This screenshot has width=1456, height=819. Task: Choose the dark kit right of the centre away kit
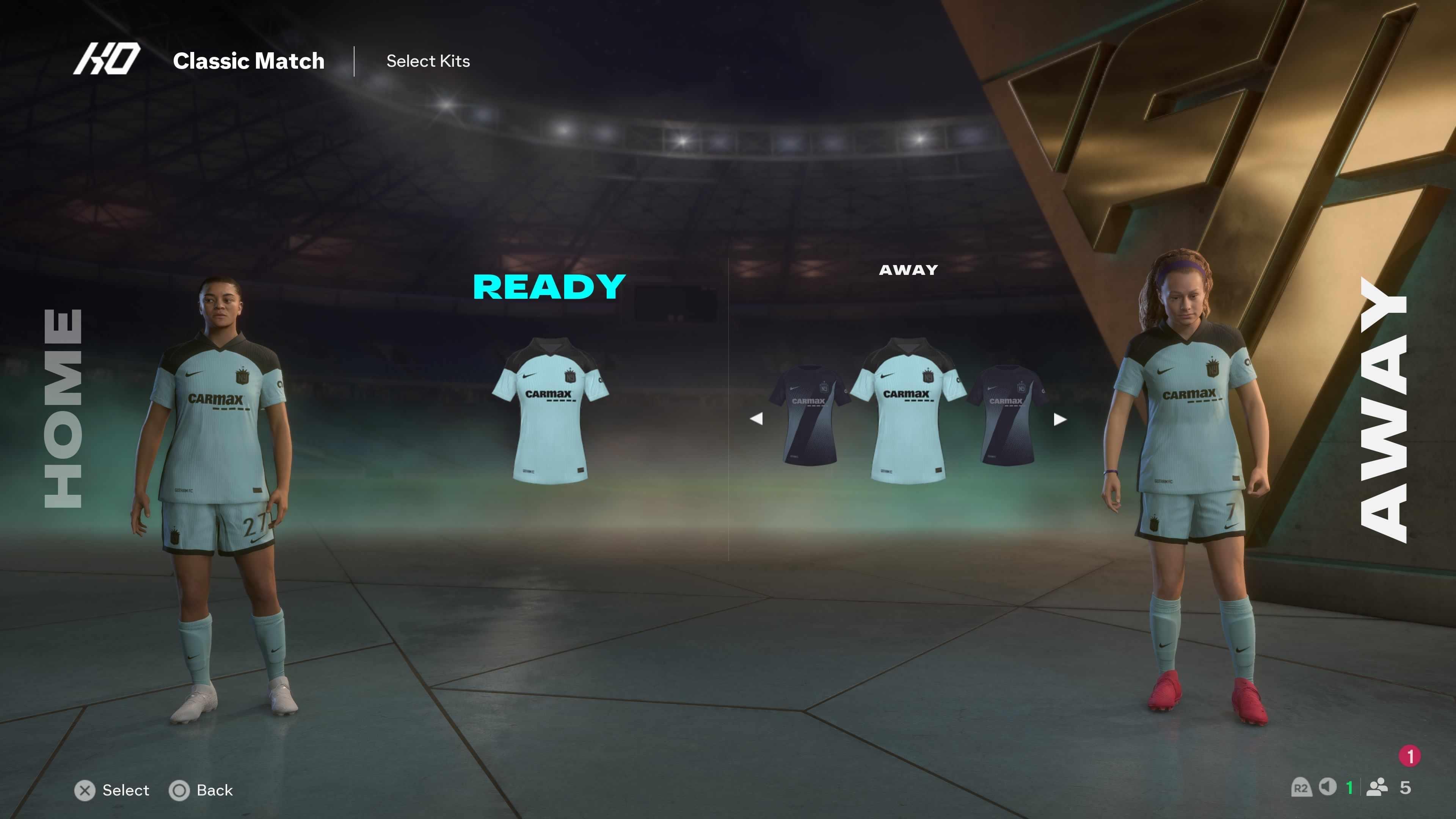1006,415
